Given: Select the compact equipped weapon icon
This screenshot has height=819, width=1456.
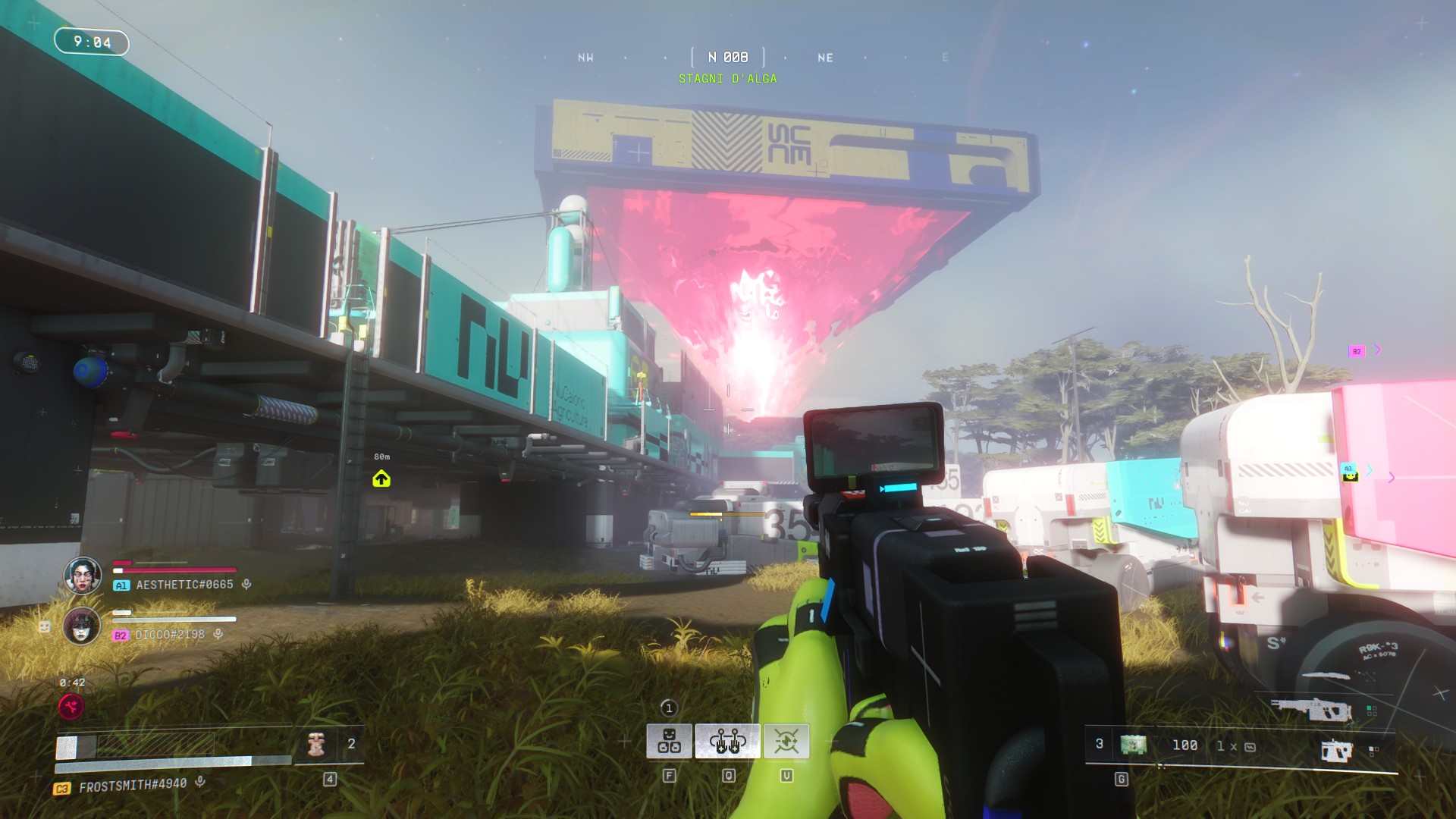Looking at the screenshot, I should [x=1336, y=751].
